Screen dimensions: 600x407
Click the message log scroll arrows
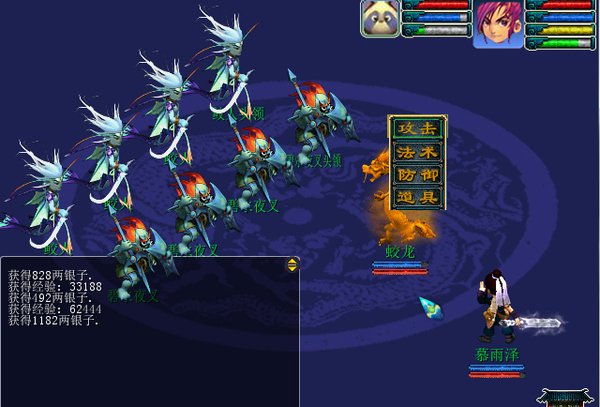click(292, 264)
